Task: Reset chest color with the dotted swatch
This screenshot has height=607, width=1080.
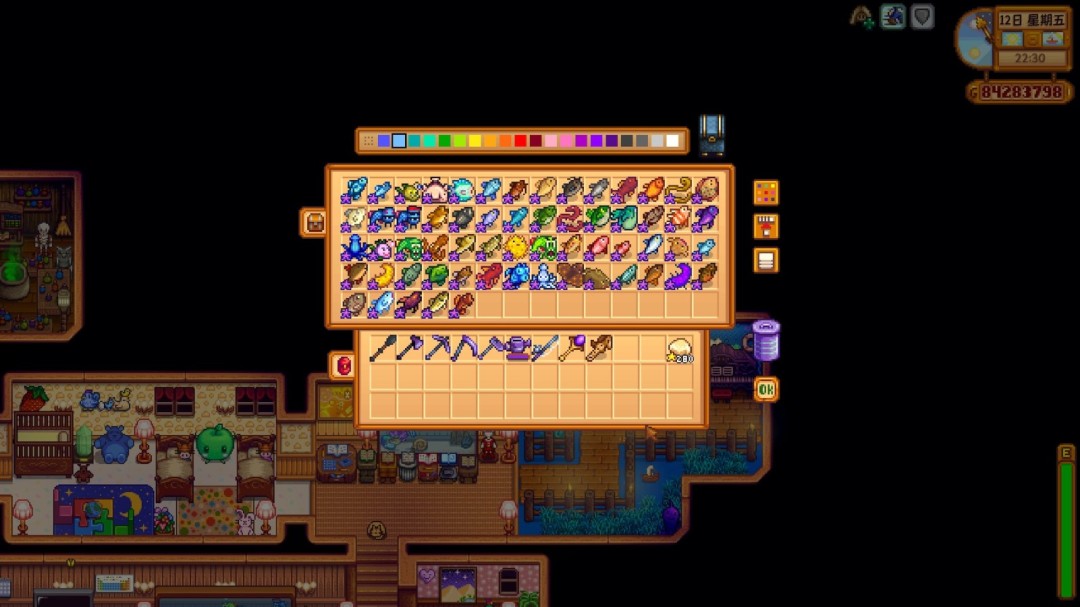Action: click(x=369, y=141)
